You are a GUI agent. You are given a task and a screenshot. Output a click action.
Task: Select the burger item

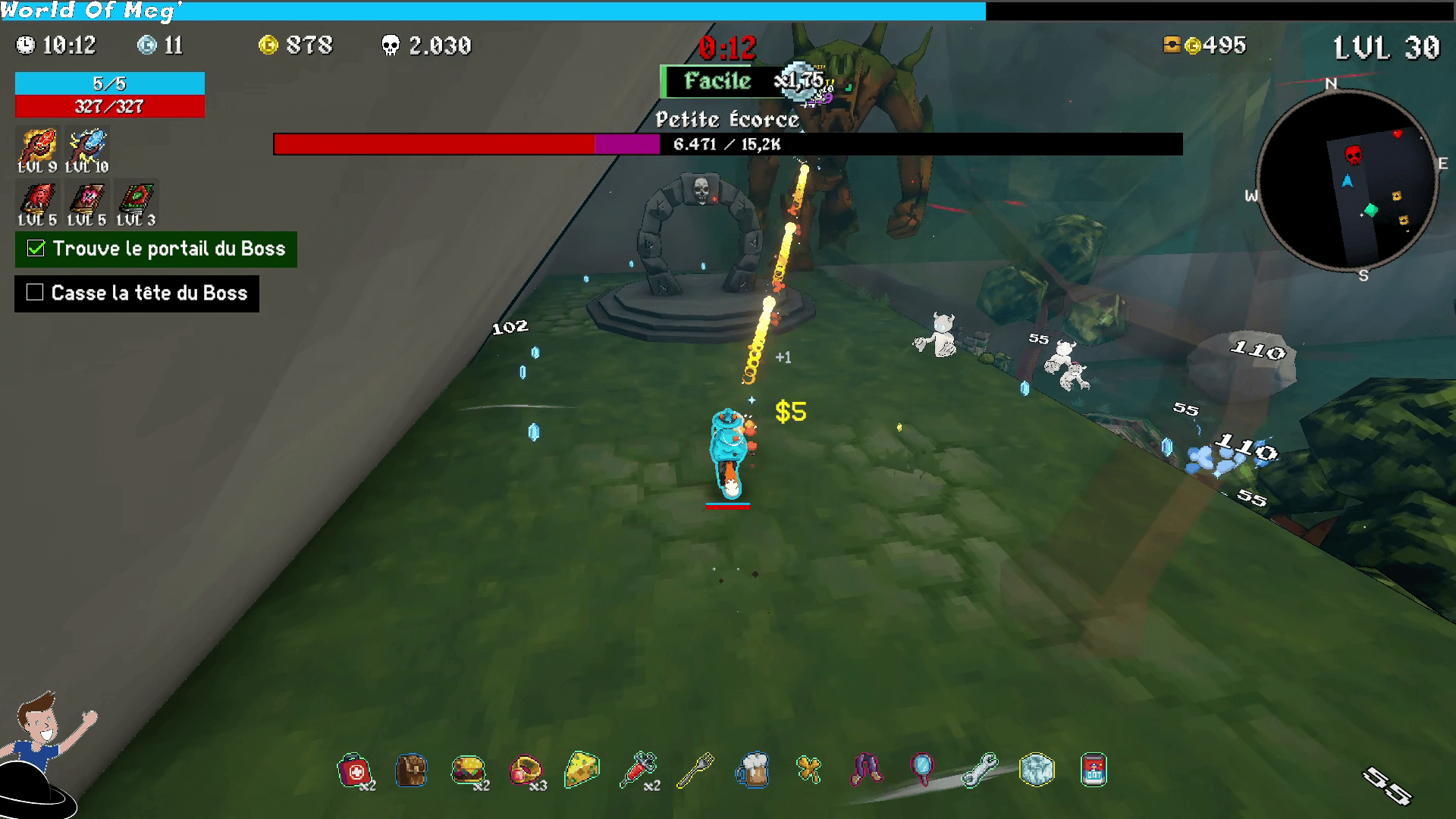coord(468,770)
